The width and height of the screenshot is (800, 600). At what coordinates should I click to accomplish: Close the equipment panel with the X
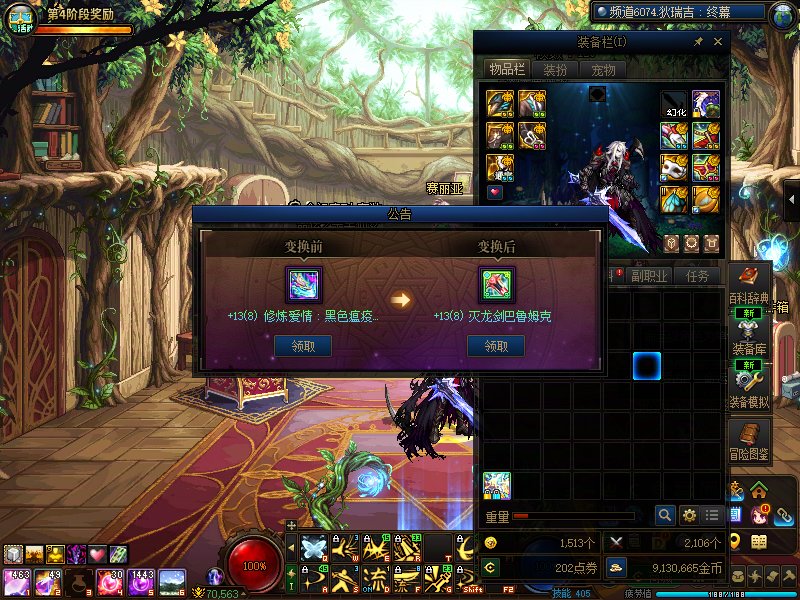717,42
